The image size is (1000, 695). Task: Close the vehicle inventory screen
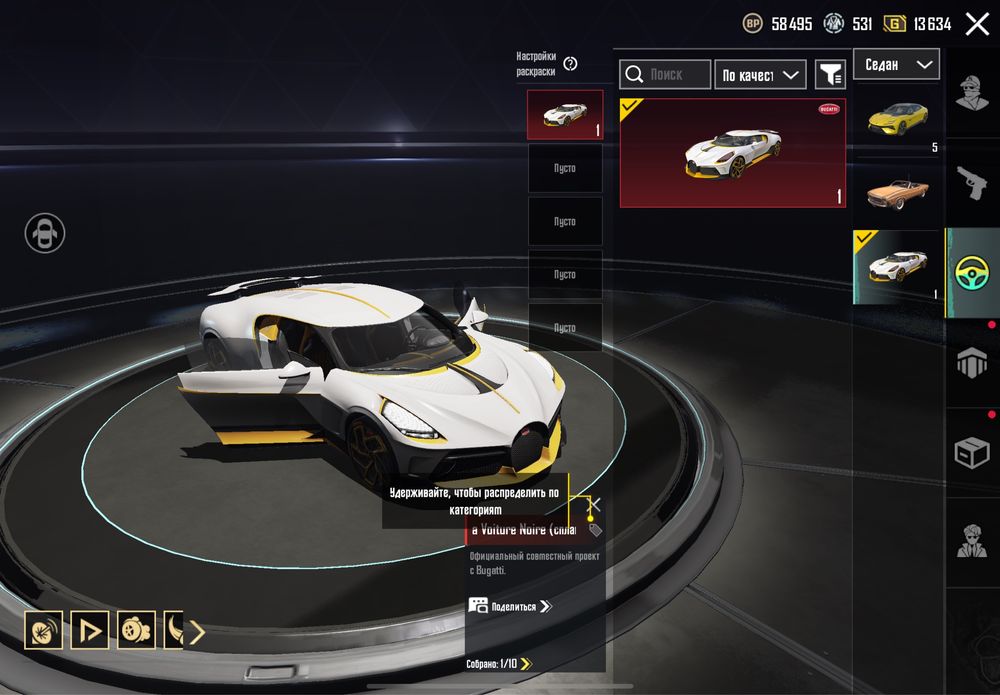coord(976,24)
